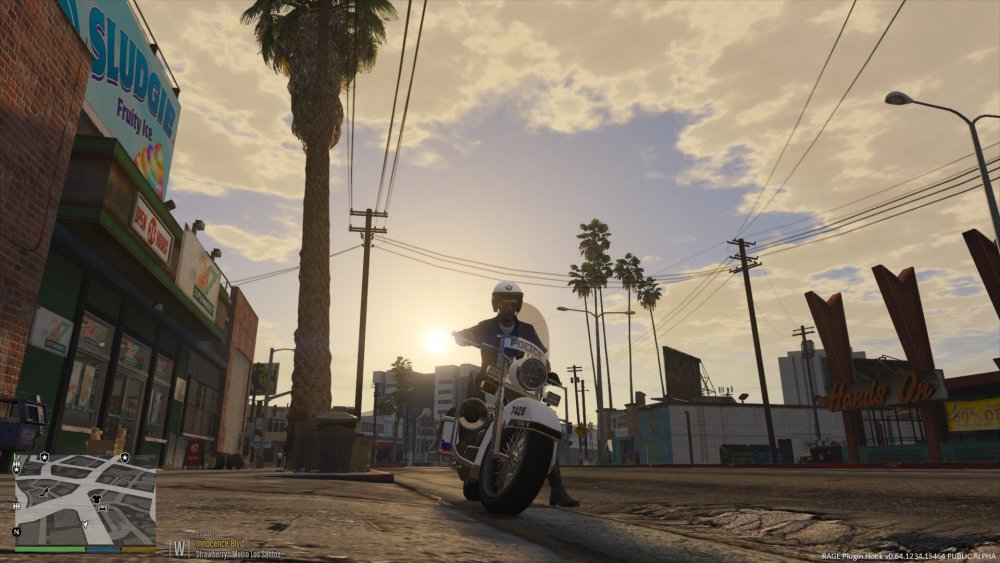The width and height of the screenshot is (1000, 563).
Task: Choose the car blip on the minimap
Action: pos(102,508)
